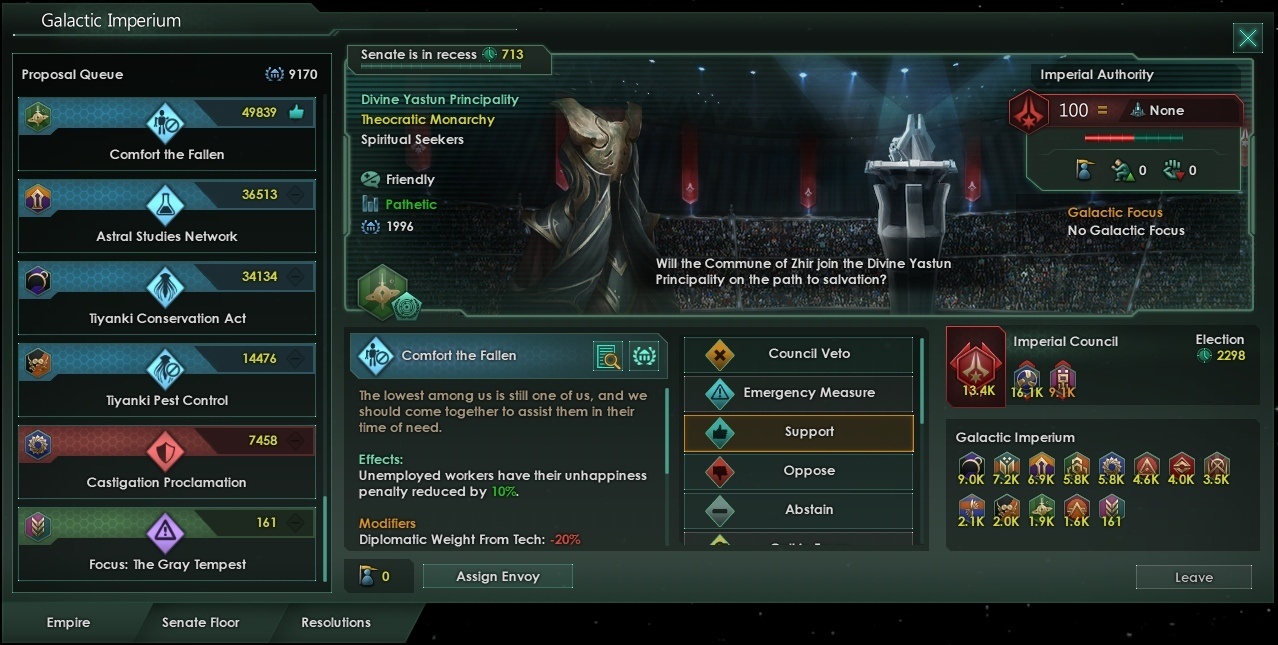Open Focus: The Gray Tempest proposal

point(167,544)
